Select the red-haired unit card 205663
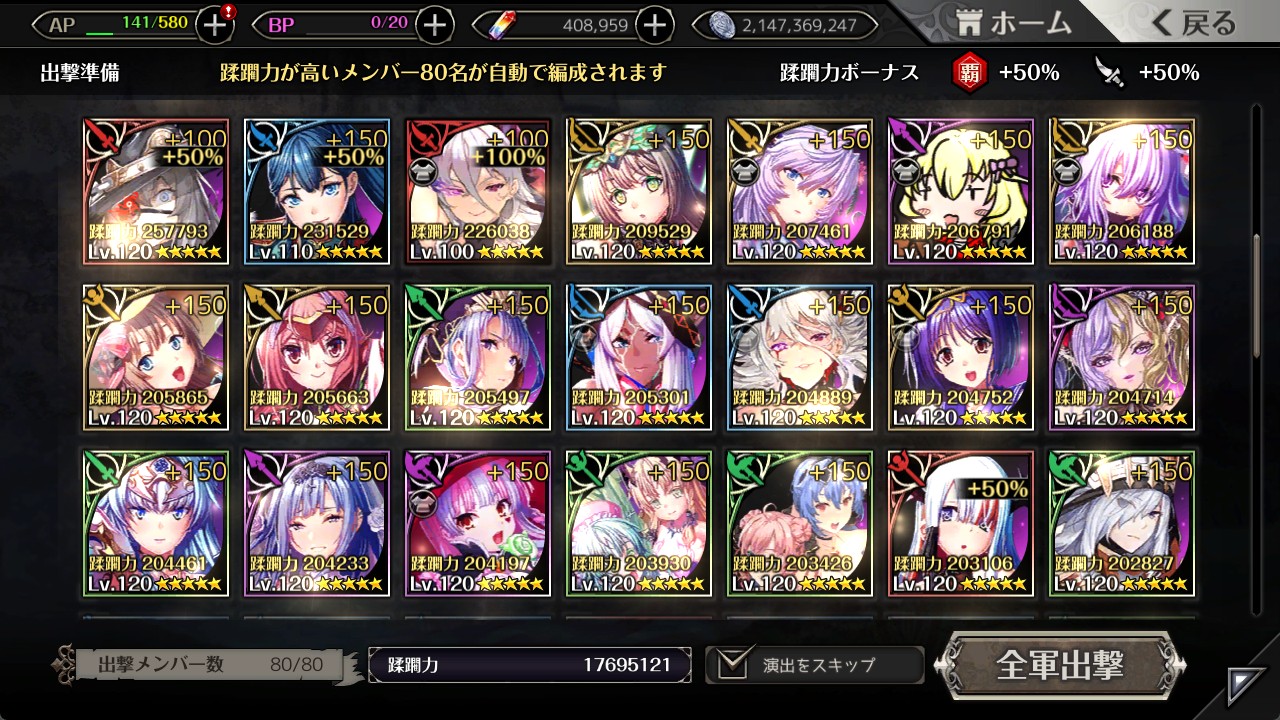Viewport: 1280px width, 720px height. [x=317, y=358]
